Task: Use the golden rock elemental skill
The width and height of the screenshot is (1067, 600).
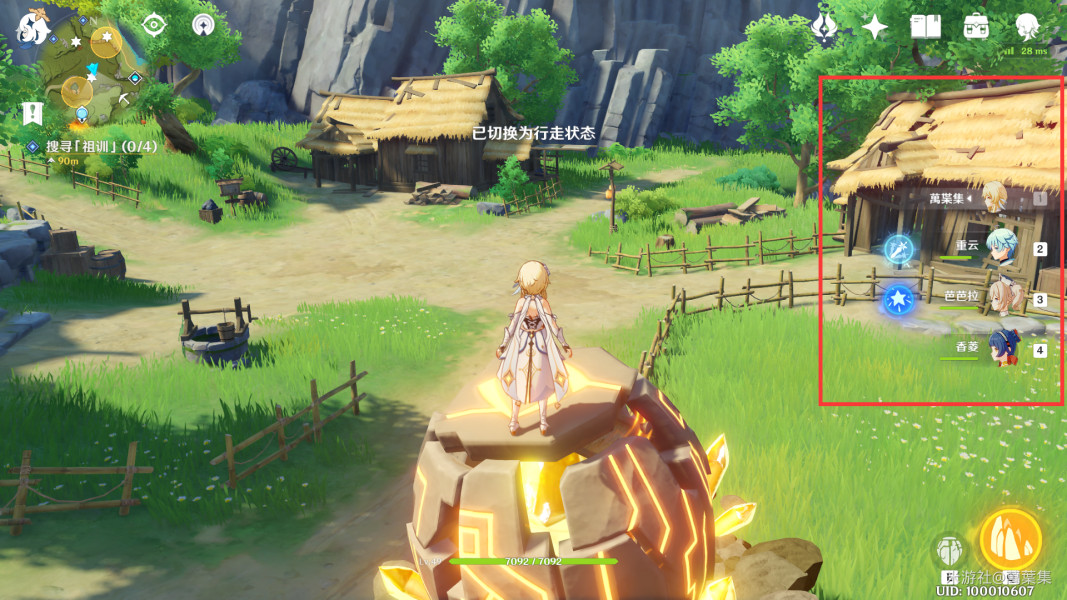Action: (1010, 540)
